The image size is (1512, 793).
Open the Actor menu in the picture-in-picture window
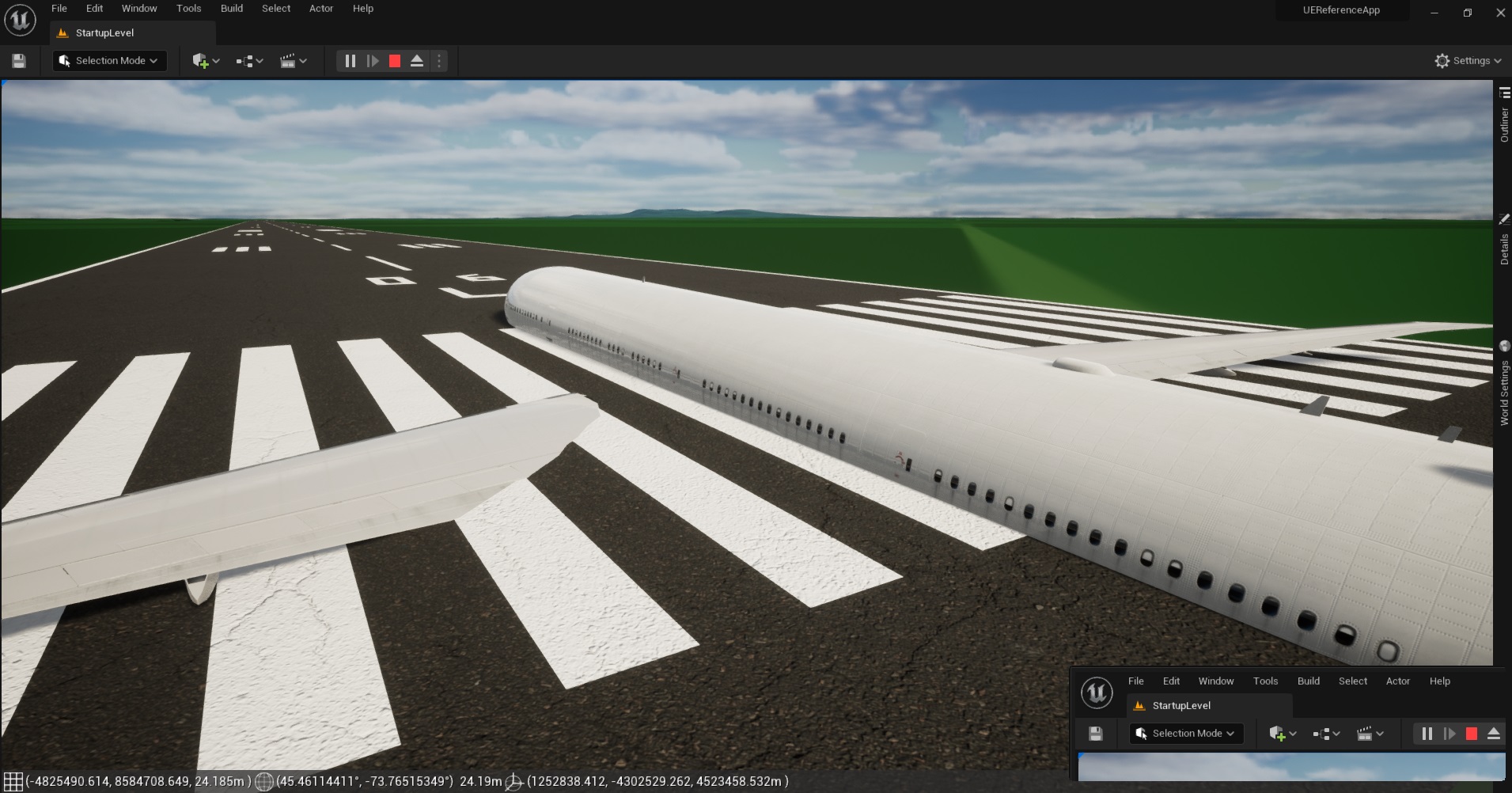pyautogui.click(x=1396, y=681)
